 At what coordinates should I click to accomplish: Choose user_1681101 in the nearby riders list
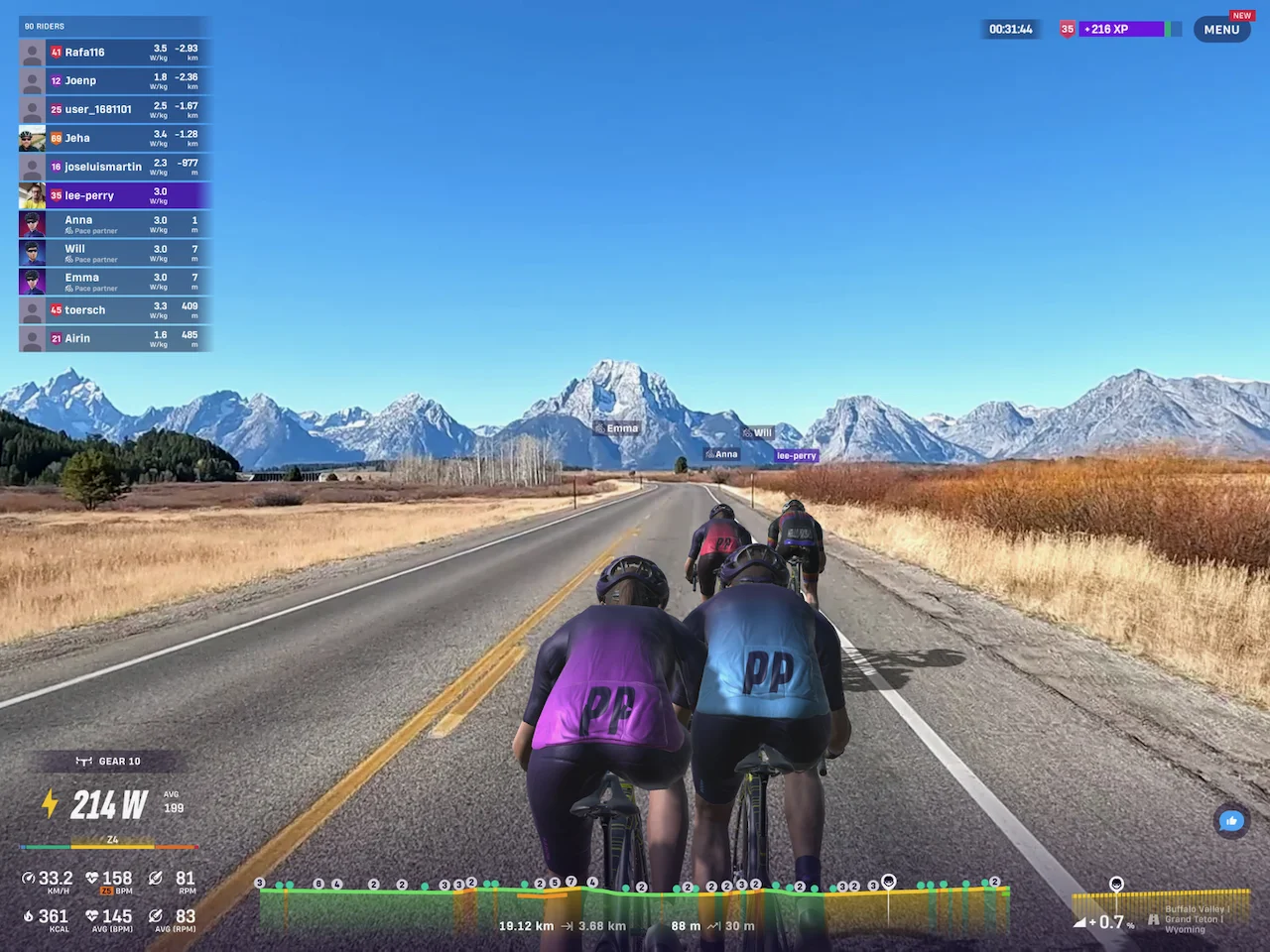(x=114, y=110)
